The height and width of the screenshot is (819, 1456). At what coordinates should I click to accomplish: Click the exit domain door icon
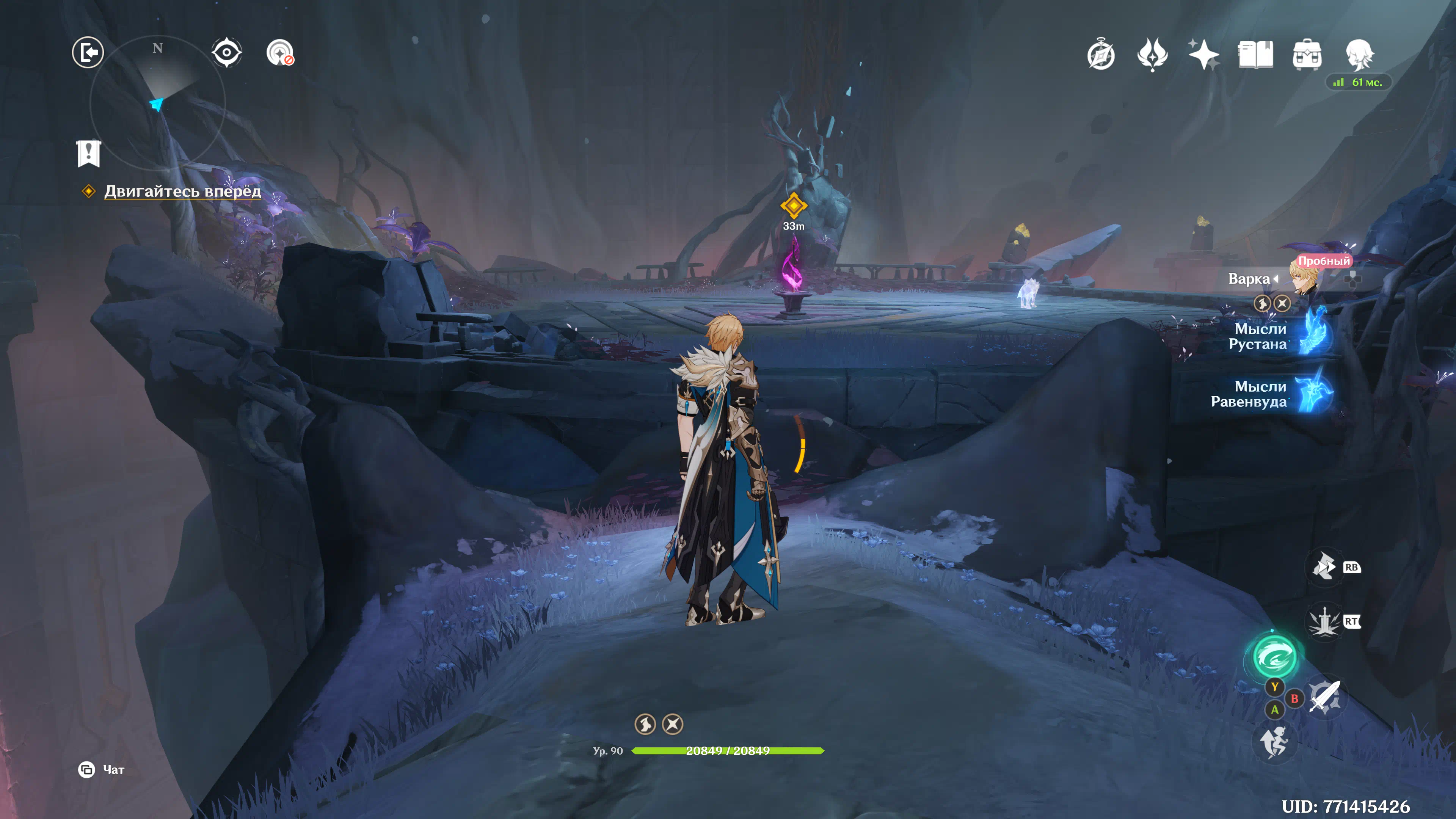tap(88, 53)
